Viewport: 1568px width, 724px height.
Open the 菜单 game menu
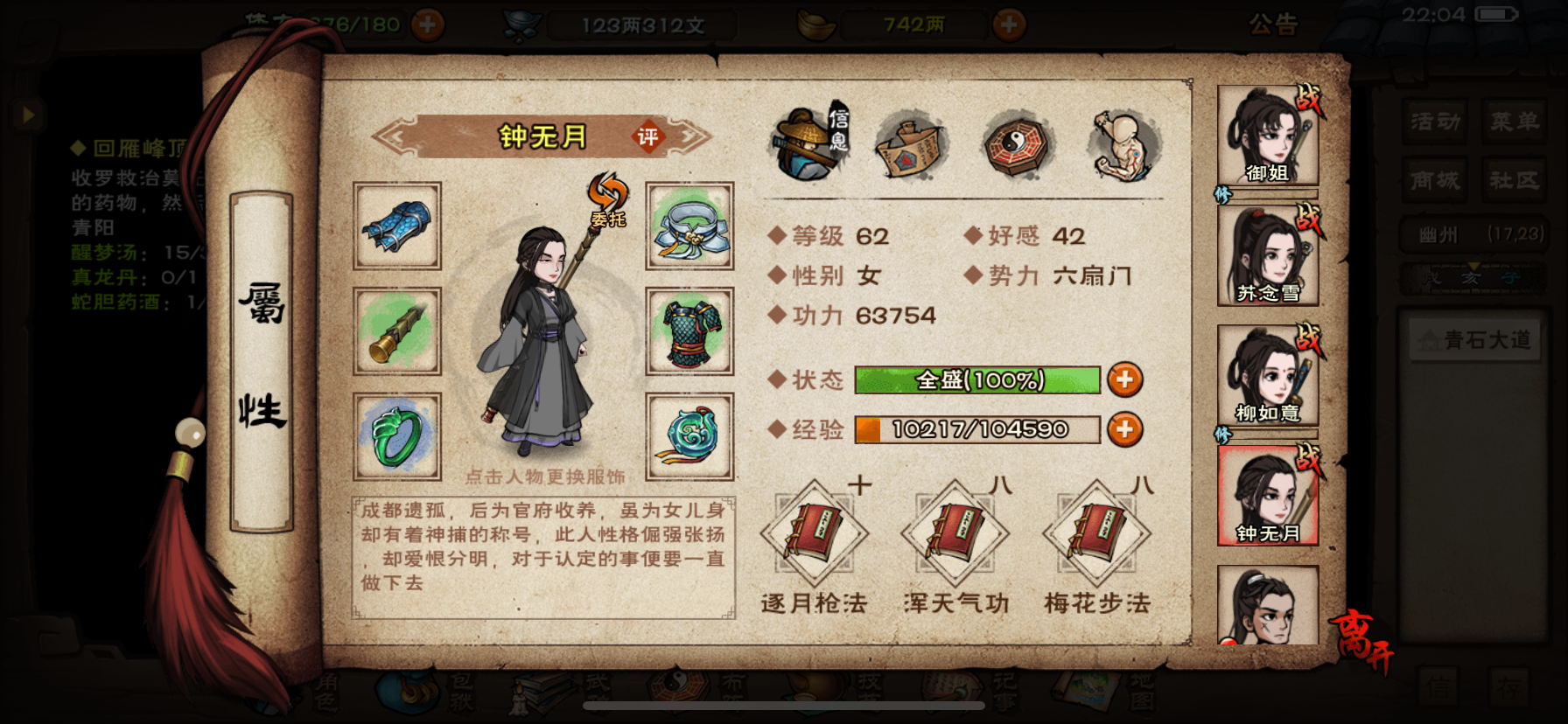(x=1515, y=122)
